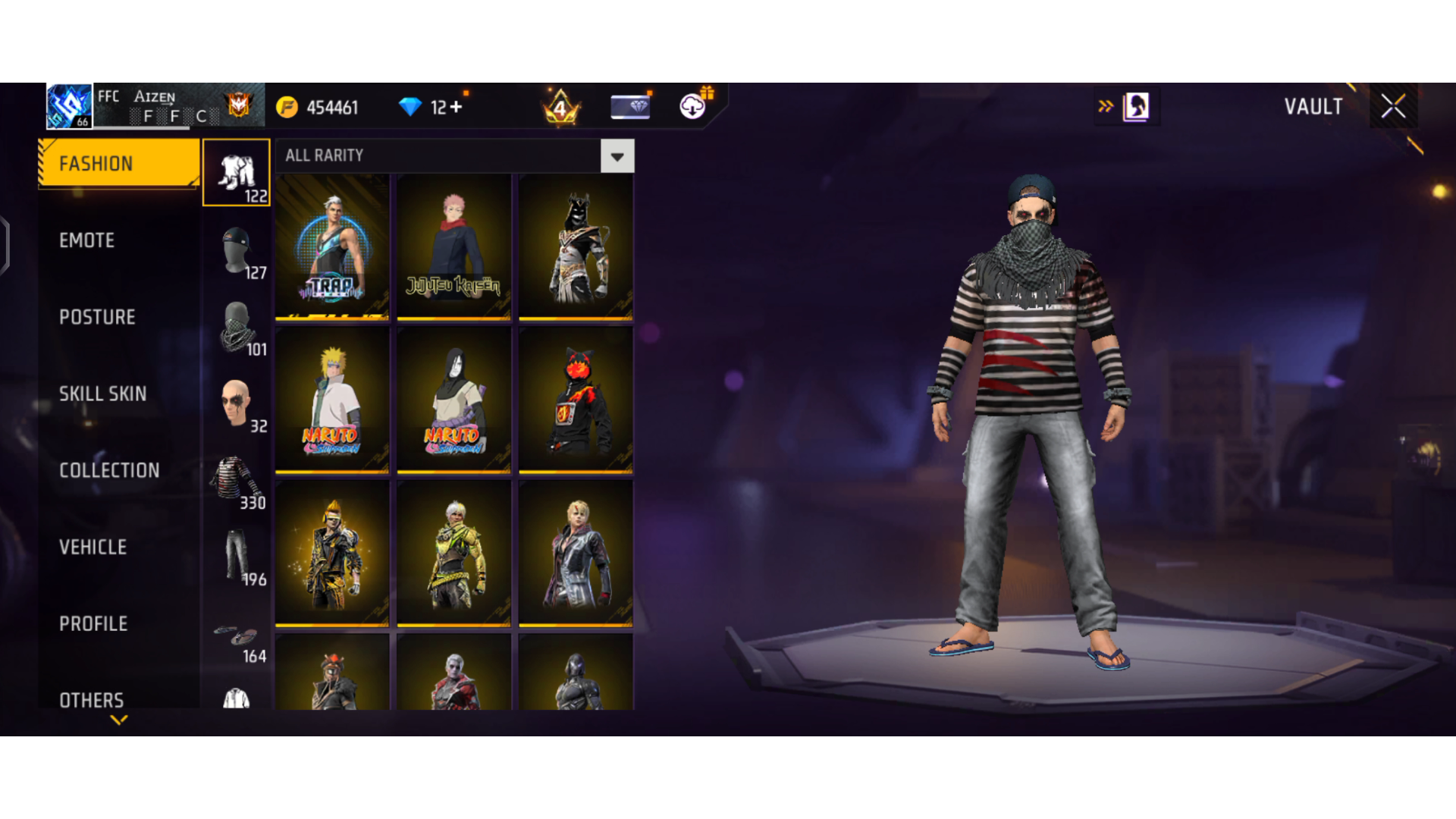Open the gold coin balance display
Screen dimensions: 1456x819
[318, 107]
